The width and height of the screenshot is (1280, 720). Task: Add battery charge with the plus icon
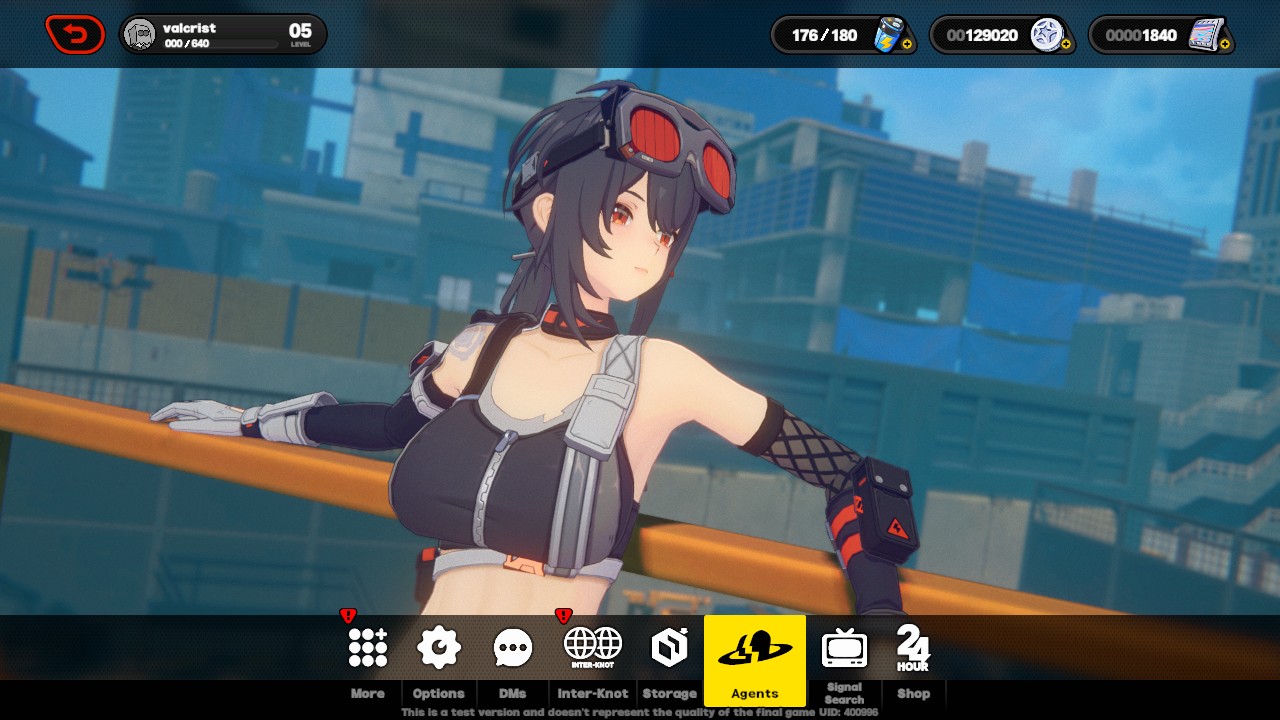coord(907,45)
